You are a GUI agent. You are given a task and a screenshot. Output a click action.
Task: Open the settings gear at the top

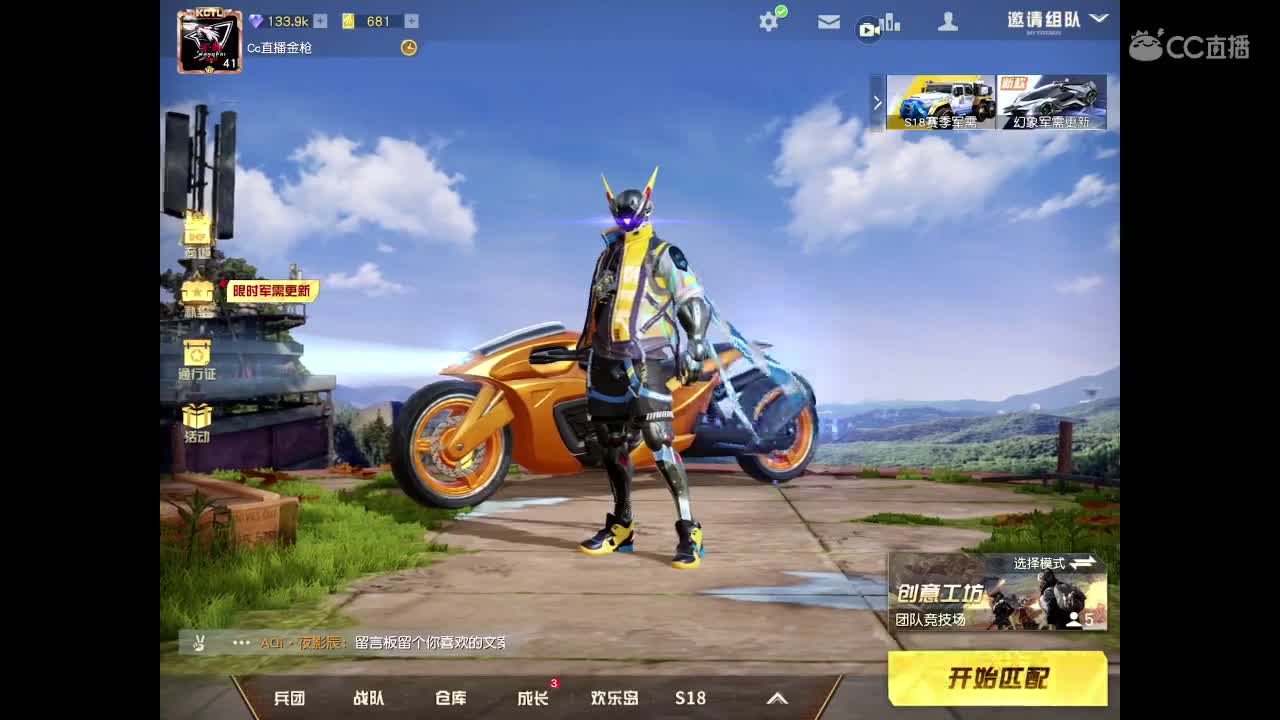pos(768,20)
